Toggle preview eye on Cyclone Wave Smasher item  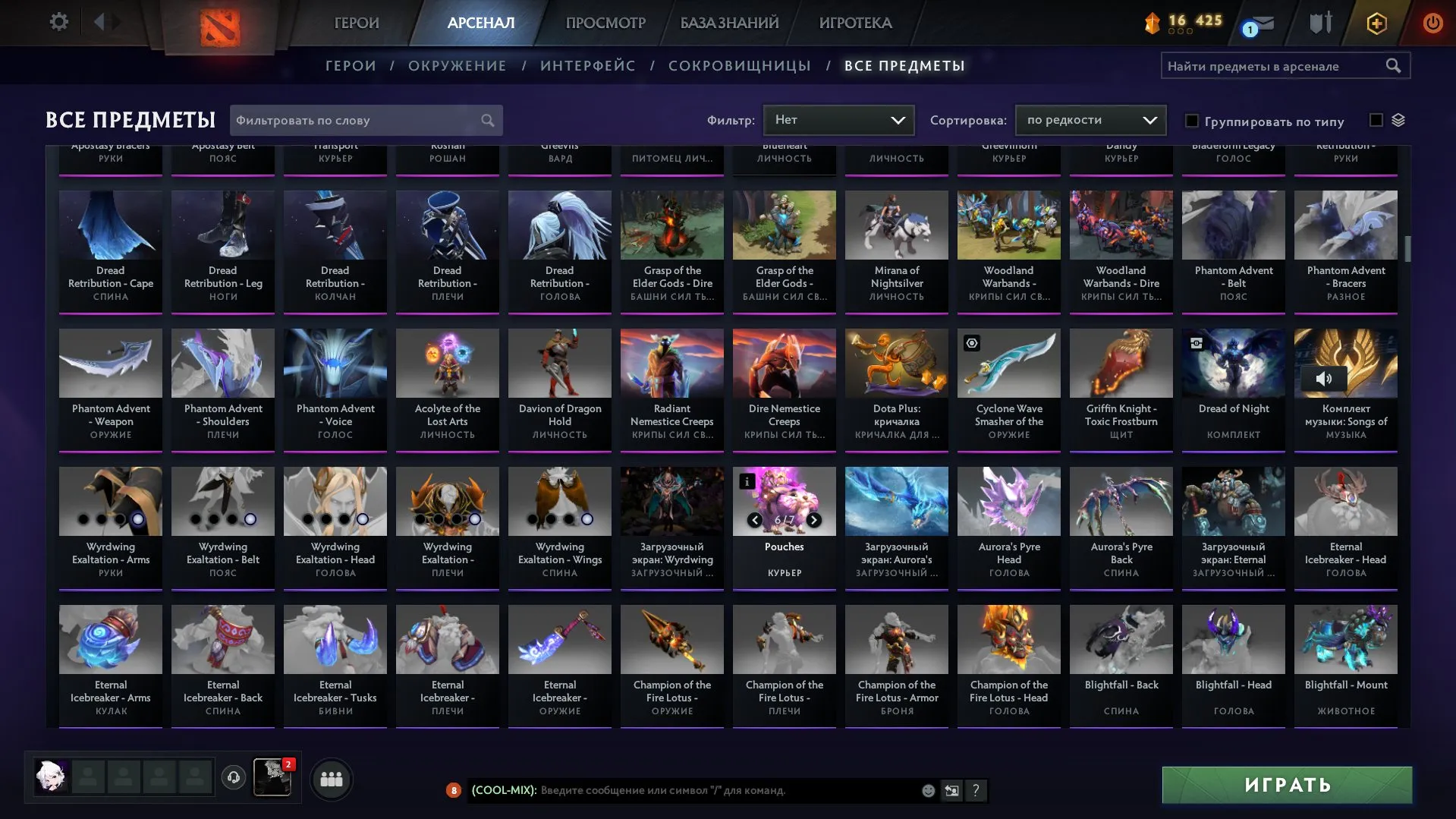tap(973, 343)
